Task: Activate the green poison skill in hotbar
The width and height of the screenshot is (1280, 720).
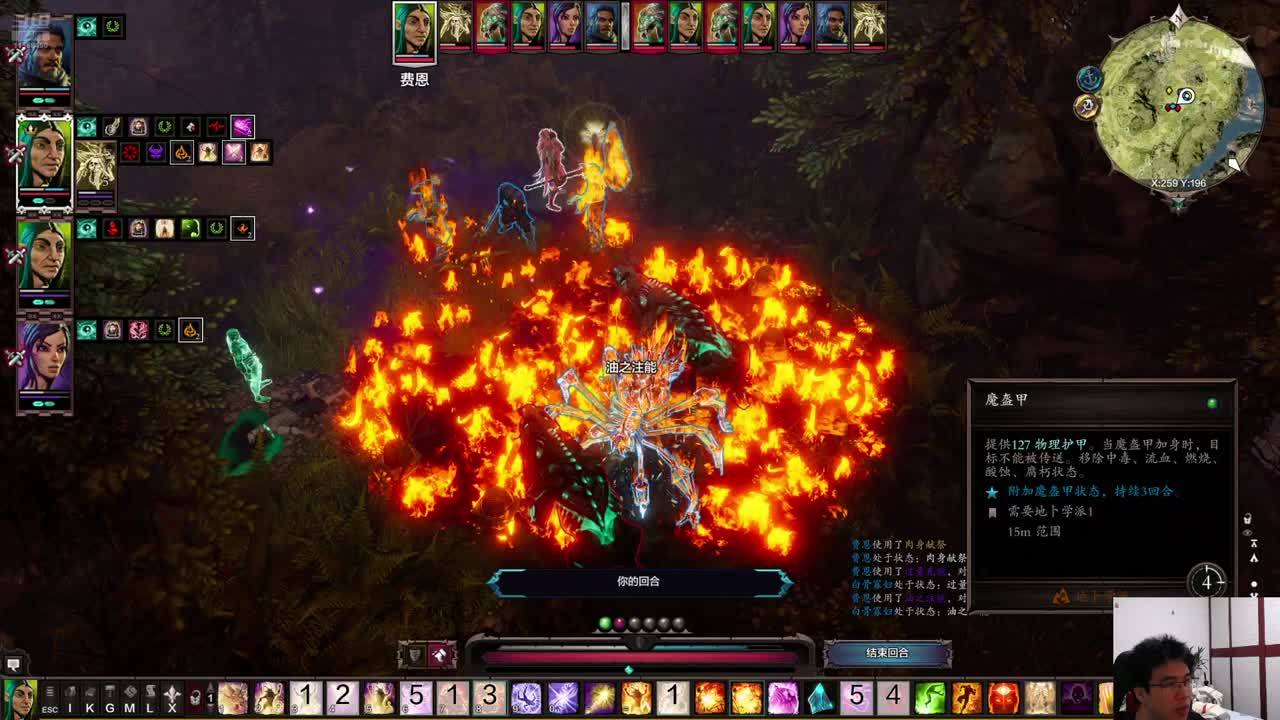Action: pos(930,697)
